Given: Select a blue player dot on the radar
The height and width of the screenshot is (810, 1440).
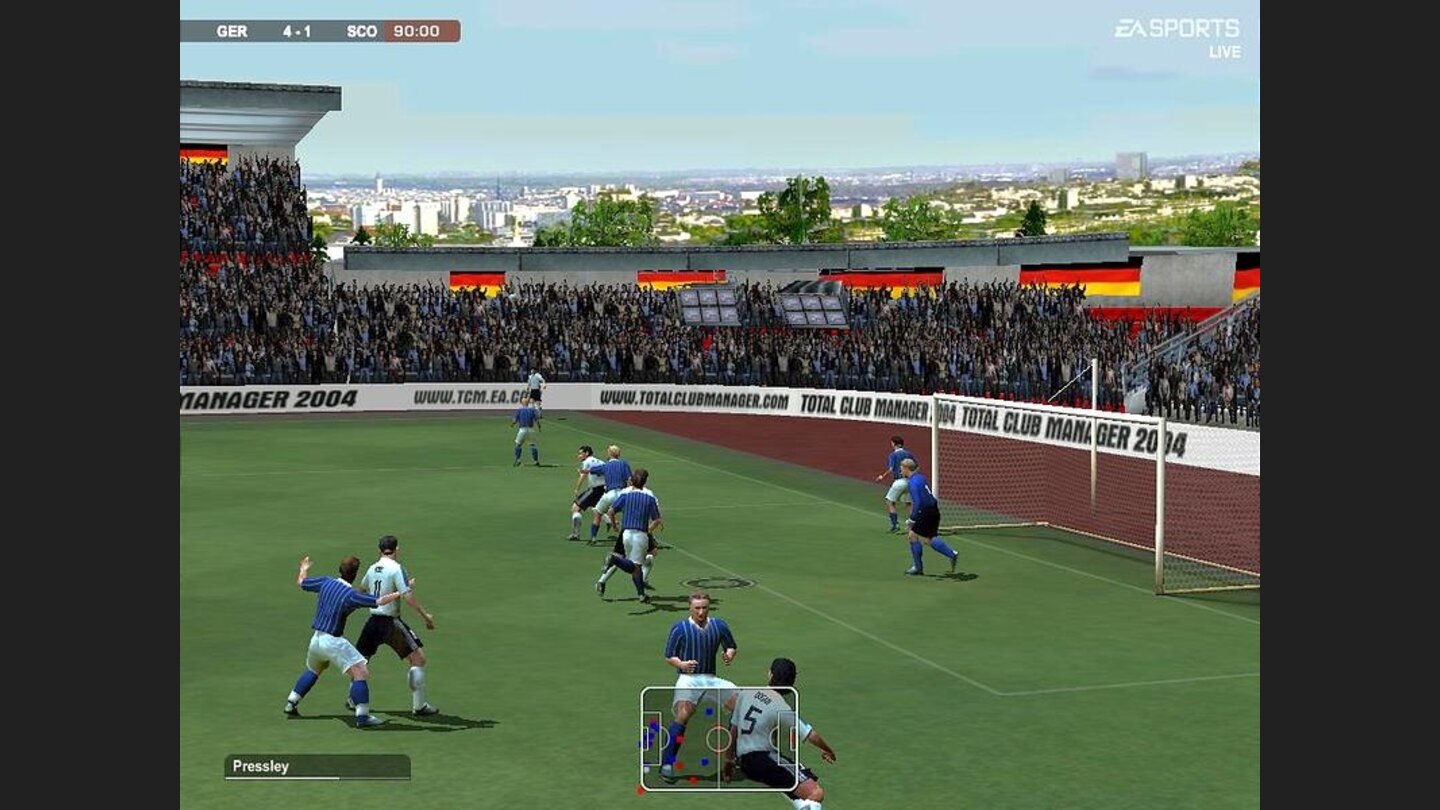Looking at the screenshot, I should [708, 711].
